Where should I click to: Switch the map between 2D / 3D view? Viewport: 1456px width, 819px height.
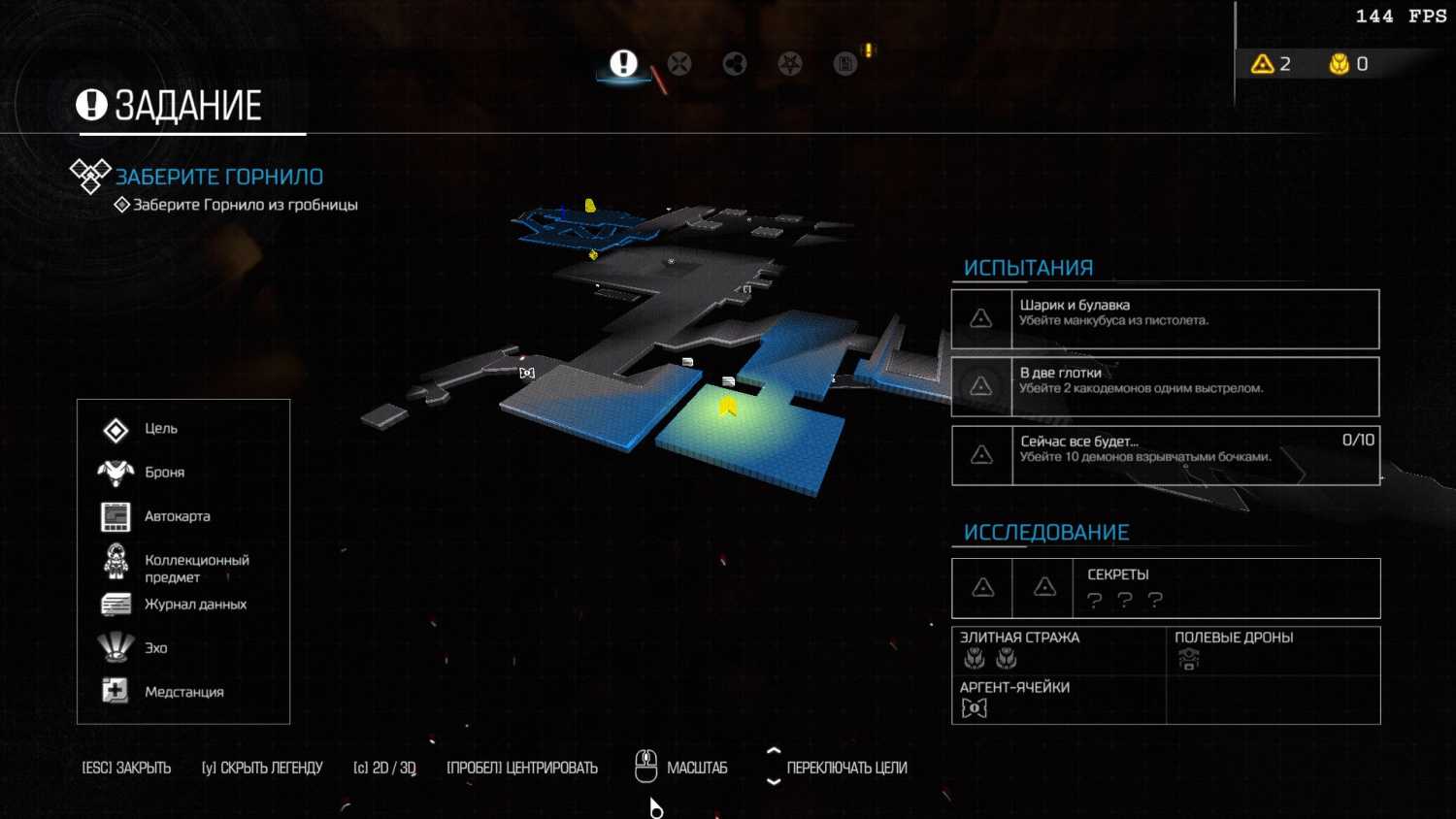point(384,768)
